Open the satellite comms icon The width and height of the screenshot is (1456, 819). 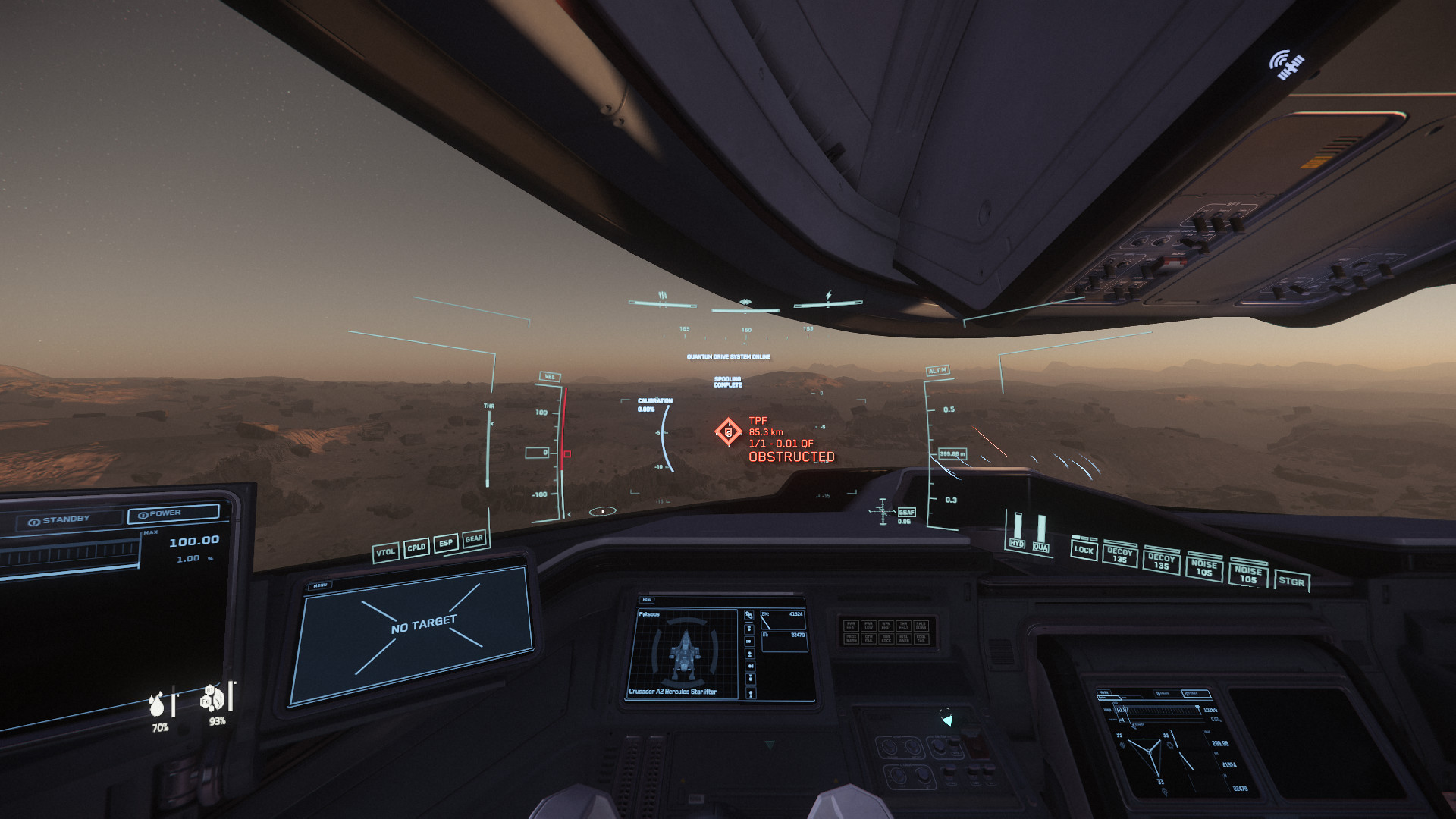click(1286, 64)
